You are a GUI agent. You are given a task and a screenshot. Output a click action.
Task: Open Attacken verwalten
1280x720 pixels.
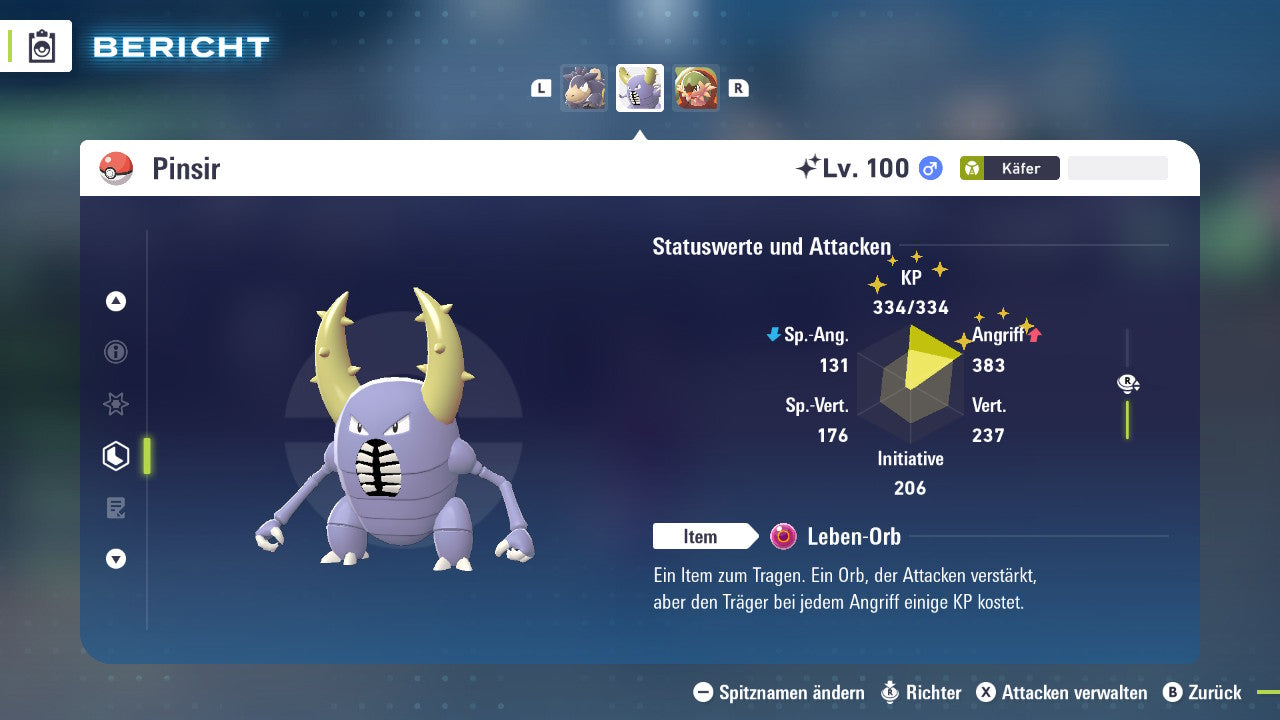click(x=1062, y=692)
